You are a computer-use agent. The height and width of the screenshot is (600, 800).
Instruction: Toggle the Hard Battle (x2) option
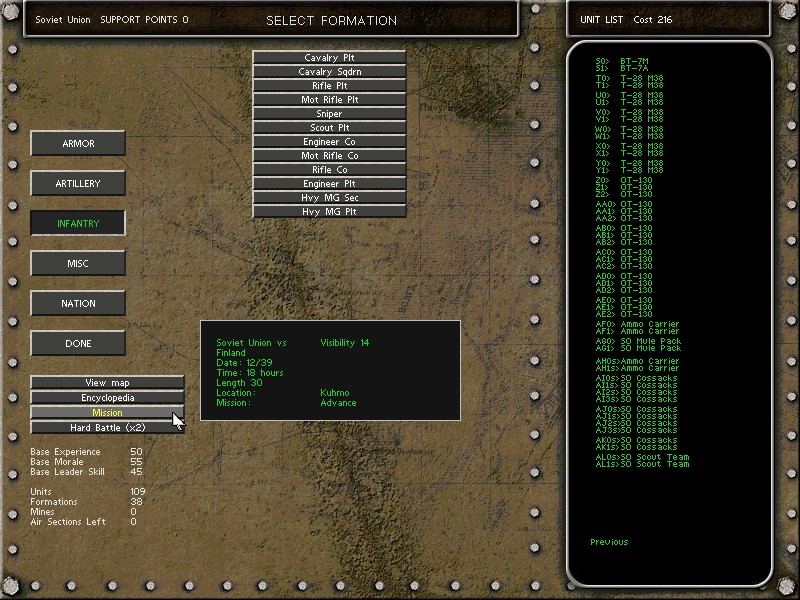pyautogui.click(x=108, y=428)
